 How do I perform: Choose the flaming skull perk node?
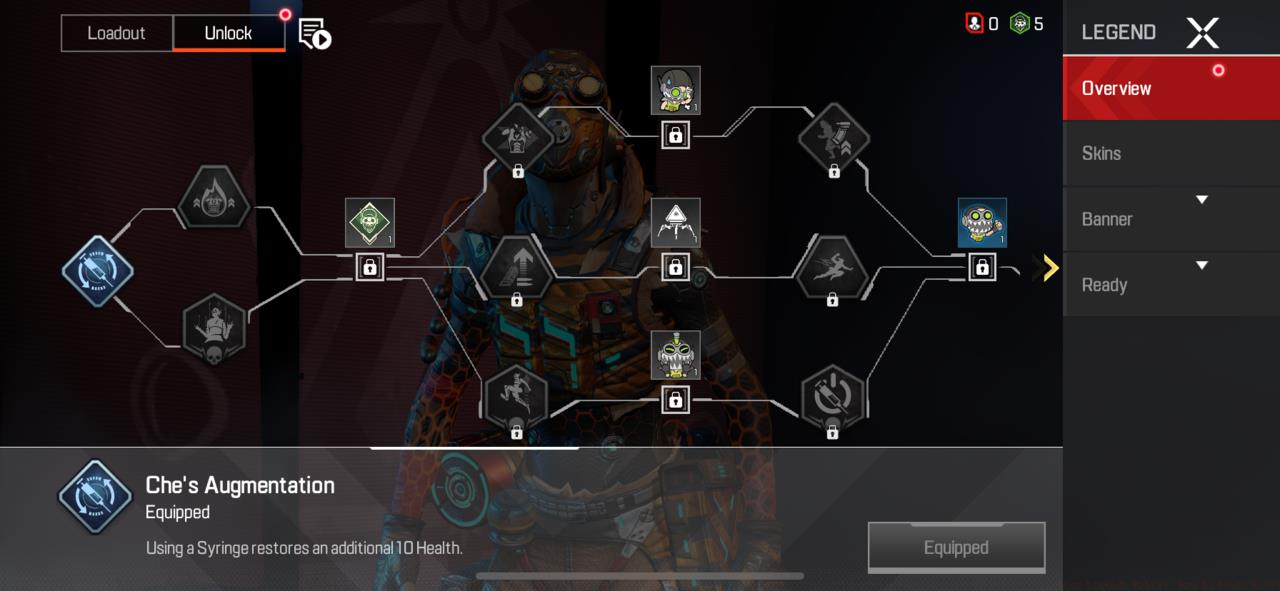click(x=213, y=199)
